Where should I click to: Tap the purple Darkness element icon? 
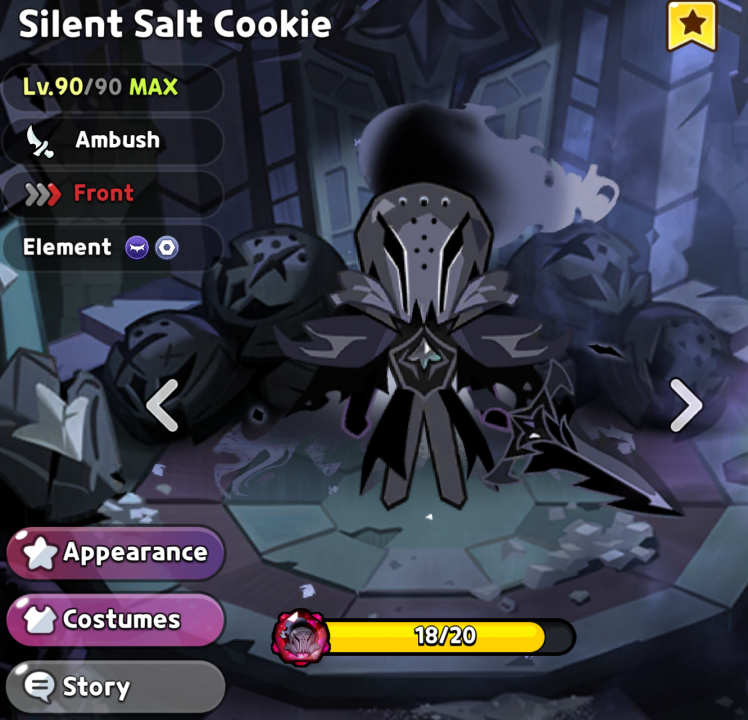point(137,247)
